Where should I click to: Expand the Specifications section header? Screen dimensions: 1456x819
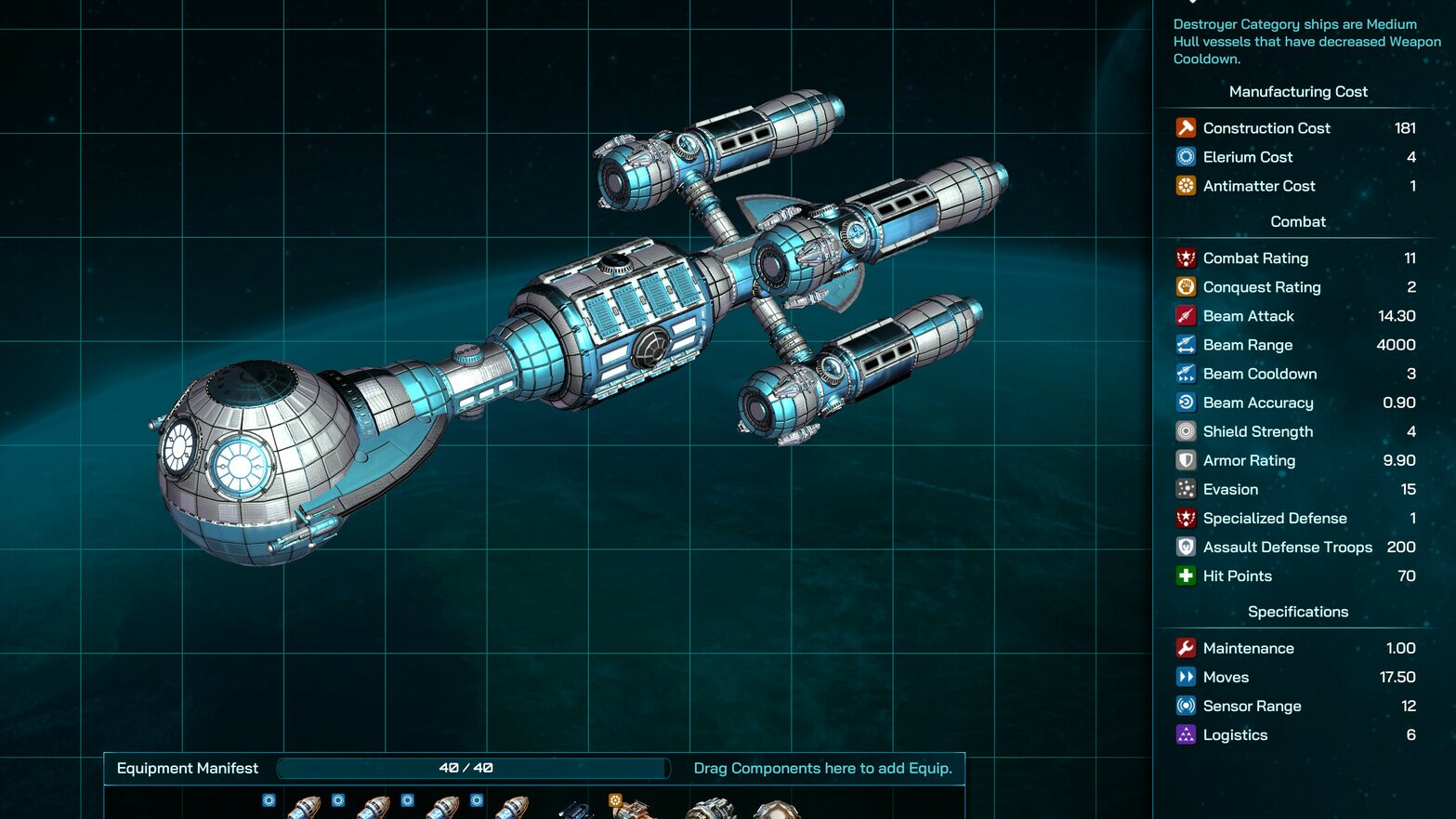1297,611
